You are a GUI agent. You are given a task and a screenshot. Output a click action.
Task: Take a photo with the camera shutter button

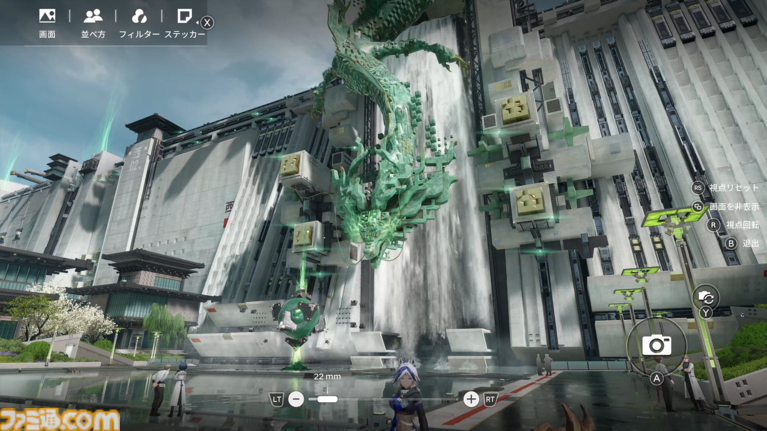click(x=657, y=345)
